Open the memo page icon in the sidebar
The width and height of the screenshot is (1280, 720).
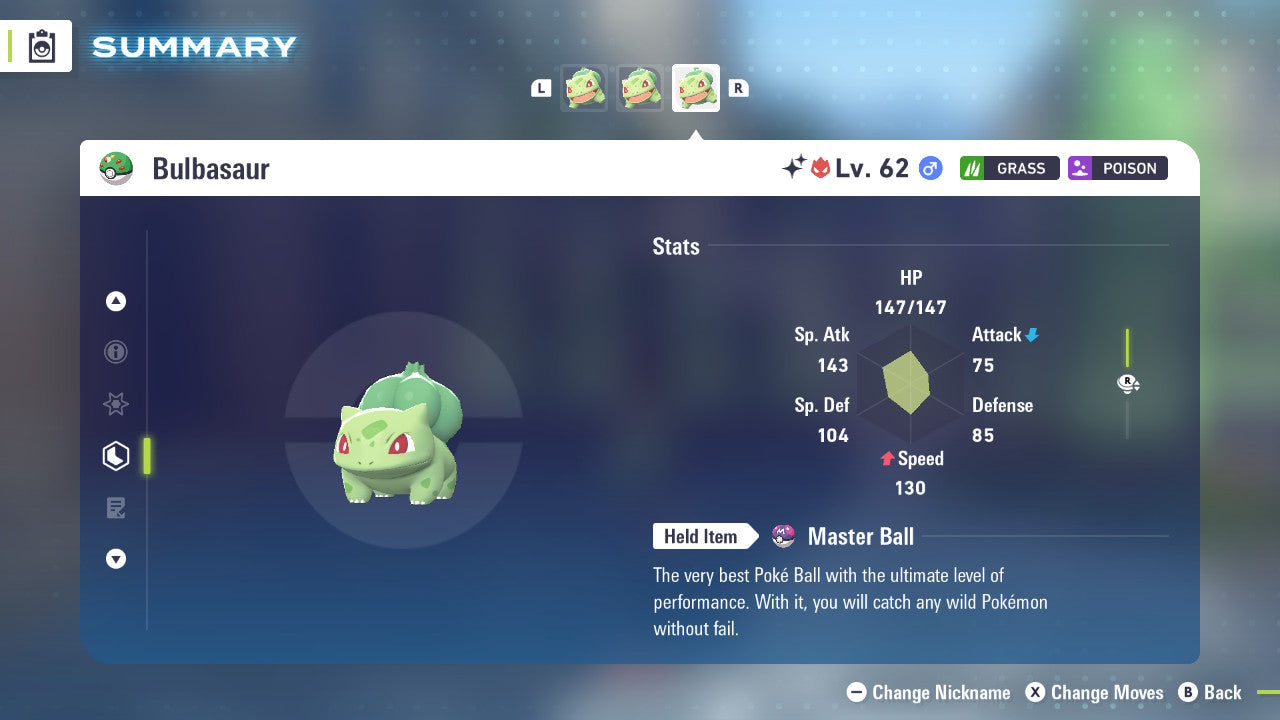click(115, 507)
